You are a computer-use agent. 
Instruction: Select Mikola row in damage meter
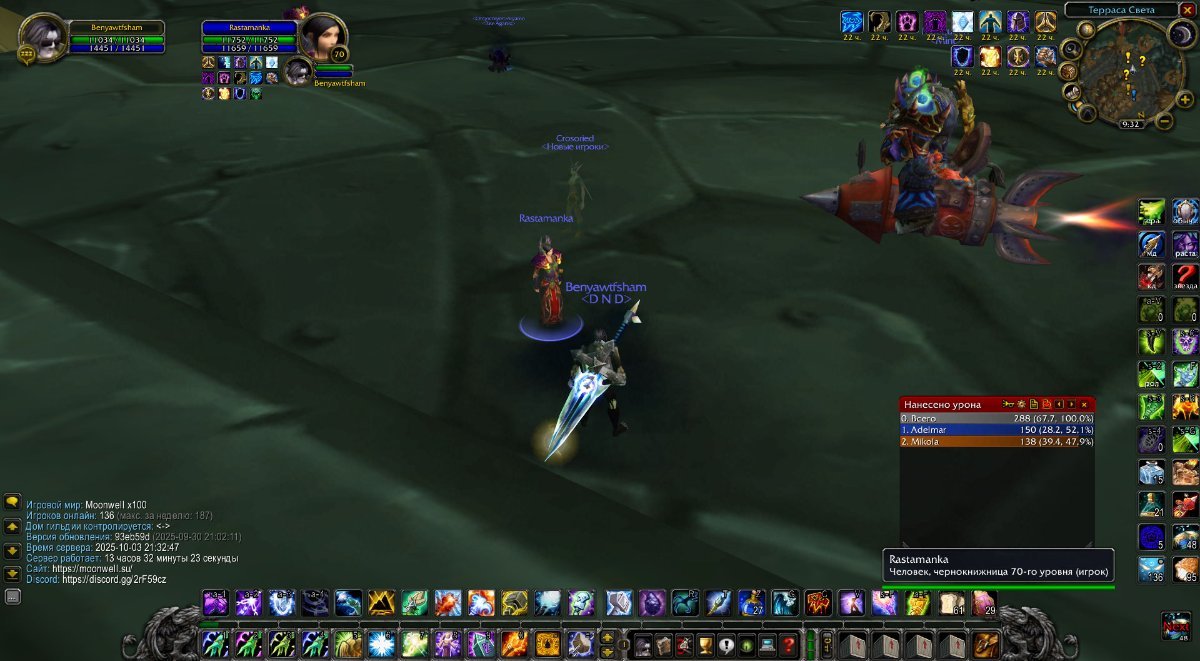pos(996,441)
